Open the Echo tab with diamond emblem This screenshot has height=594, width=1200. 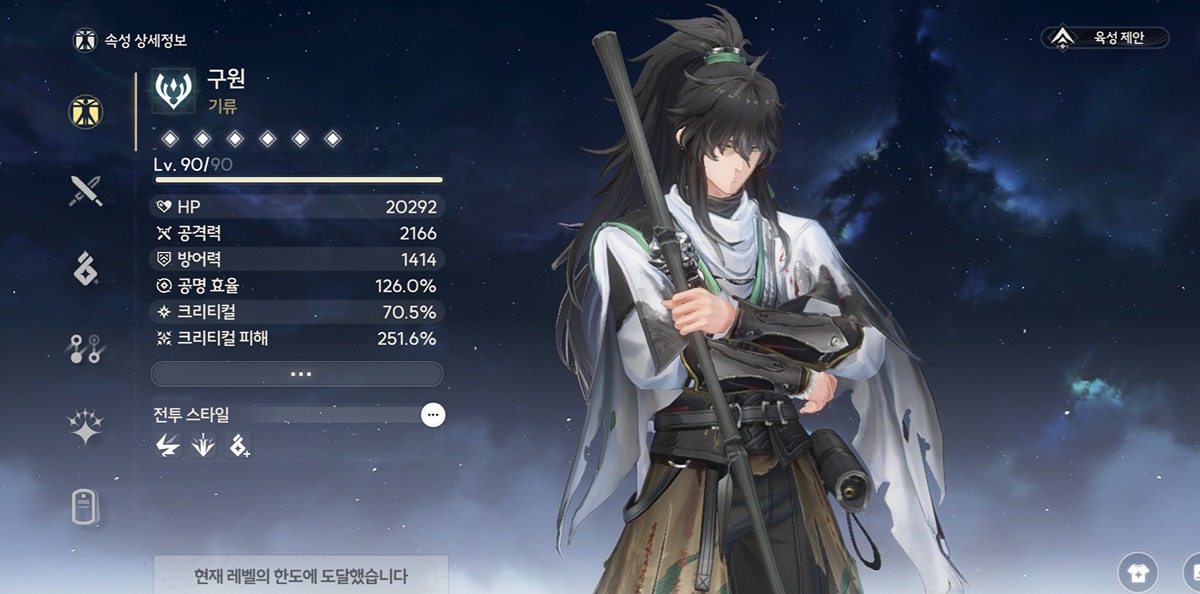[86, 268]
